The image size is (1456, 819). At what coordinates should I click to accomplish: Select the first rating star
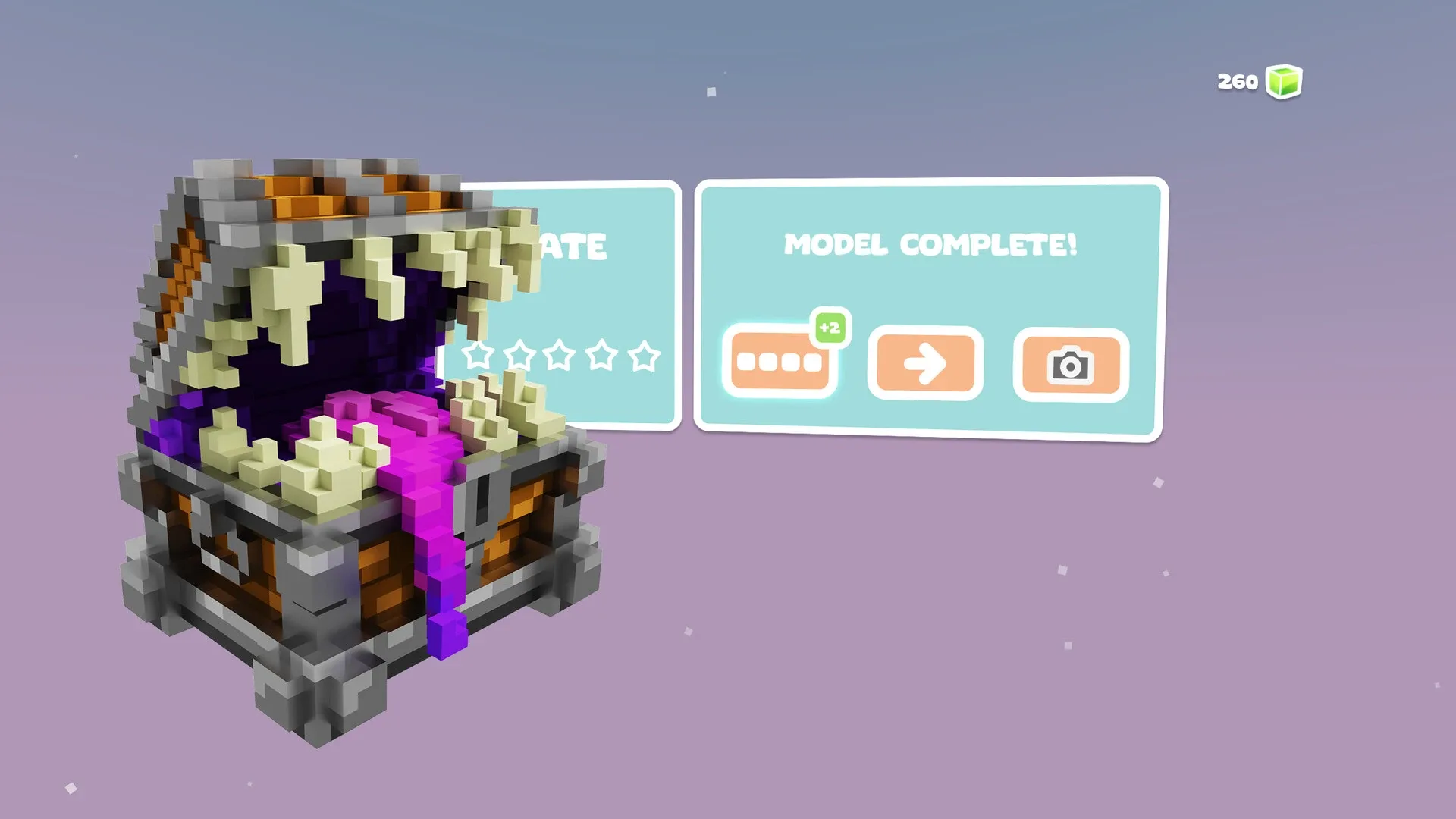coord(477,353)
